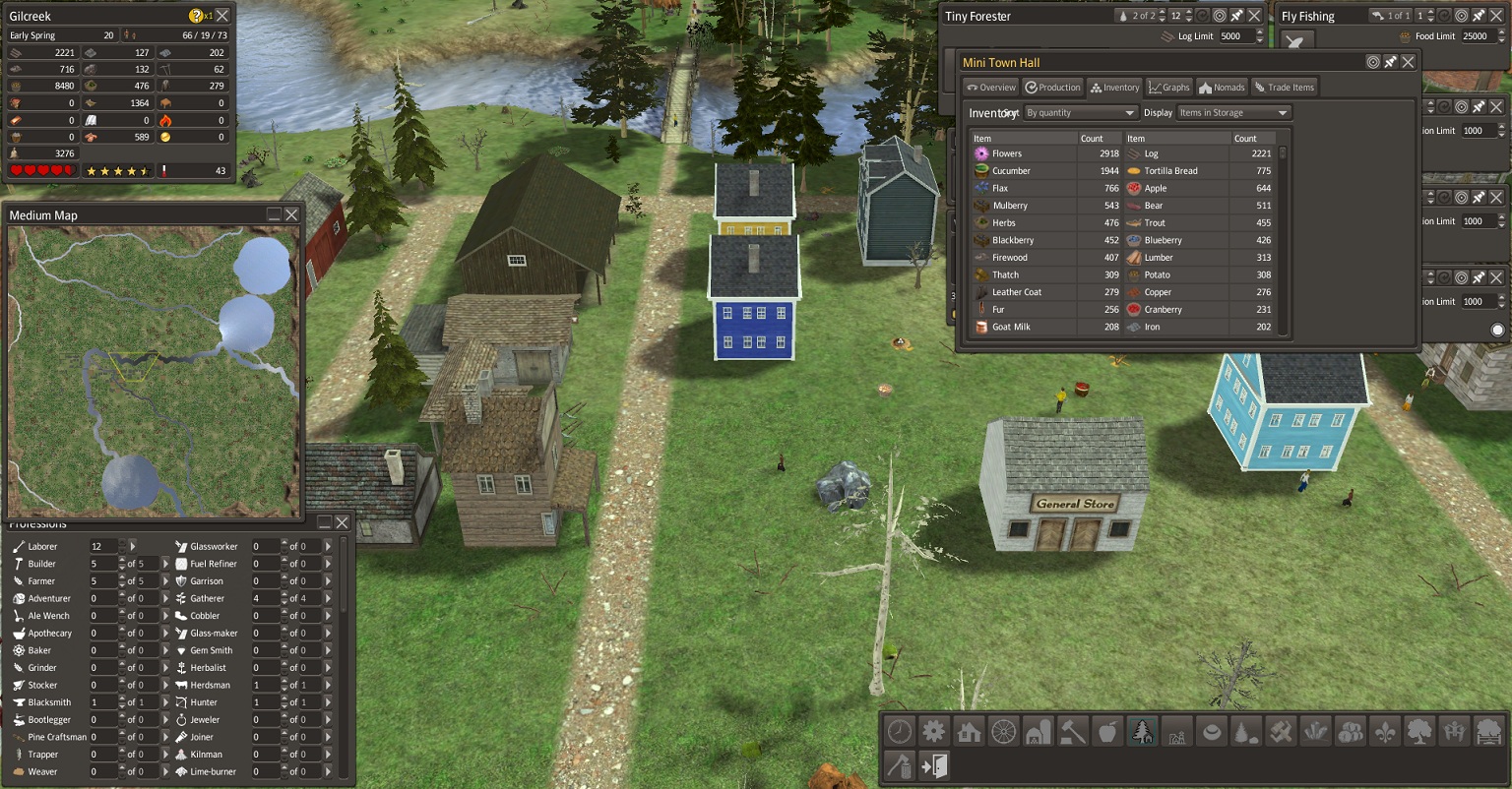Close the Professions window

pos(342,522)
